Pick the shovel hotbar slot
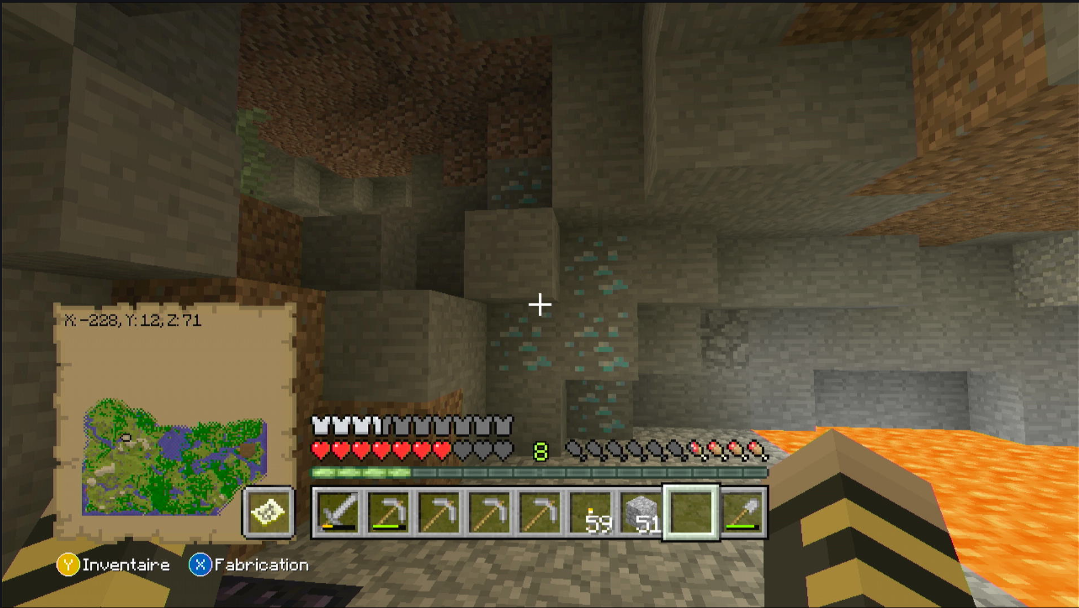This screenshot has height=608, width=1079. pyautogui.click(x=744, y=512)
